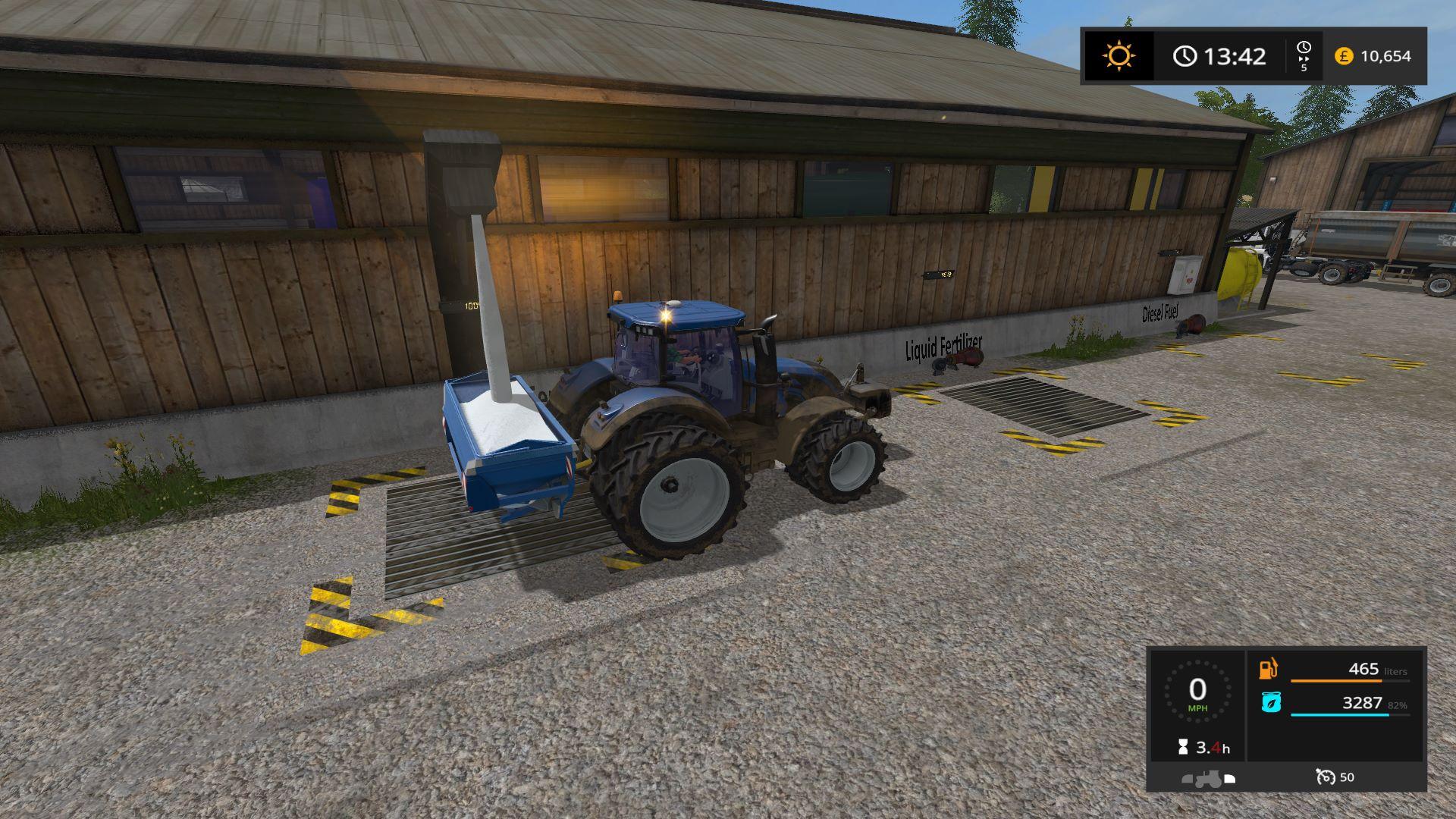Click the circular speedometer gauge

(x=1197, y=692)
